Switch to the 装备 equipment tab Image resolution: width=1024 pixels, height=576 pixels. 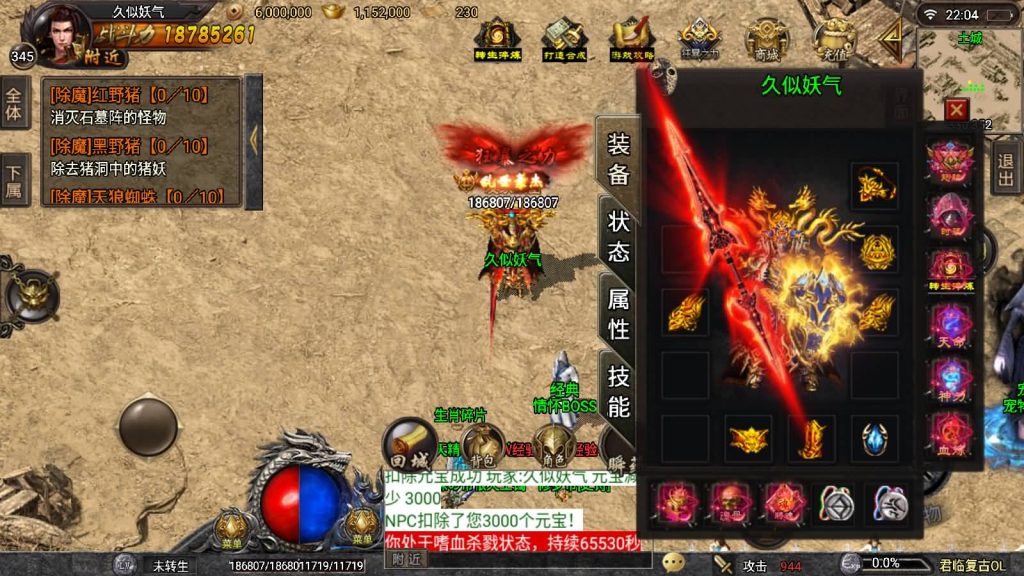617,161
